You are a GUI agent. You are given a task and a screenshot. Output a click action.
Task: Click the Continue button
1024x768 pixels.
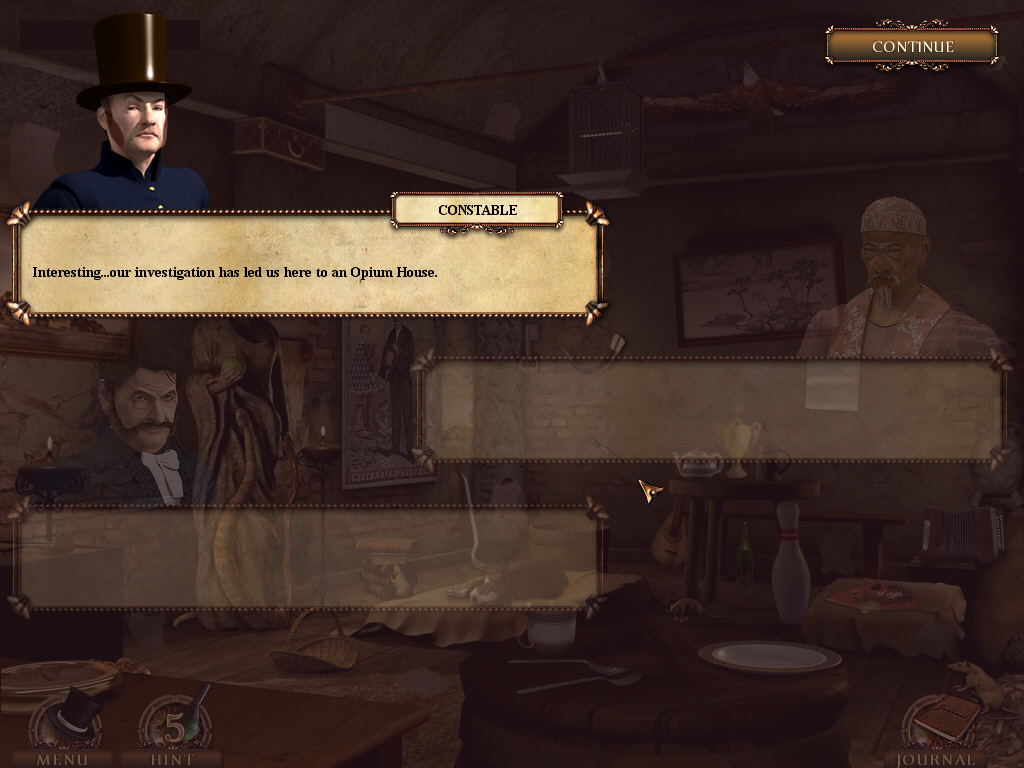click(912, 46)
